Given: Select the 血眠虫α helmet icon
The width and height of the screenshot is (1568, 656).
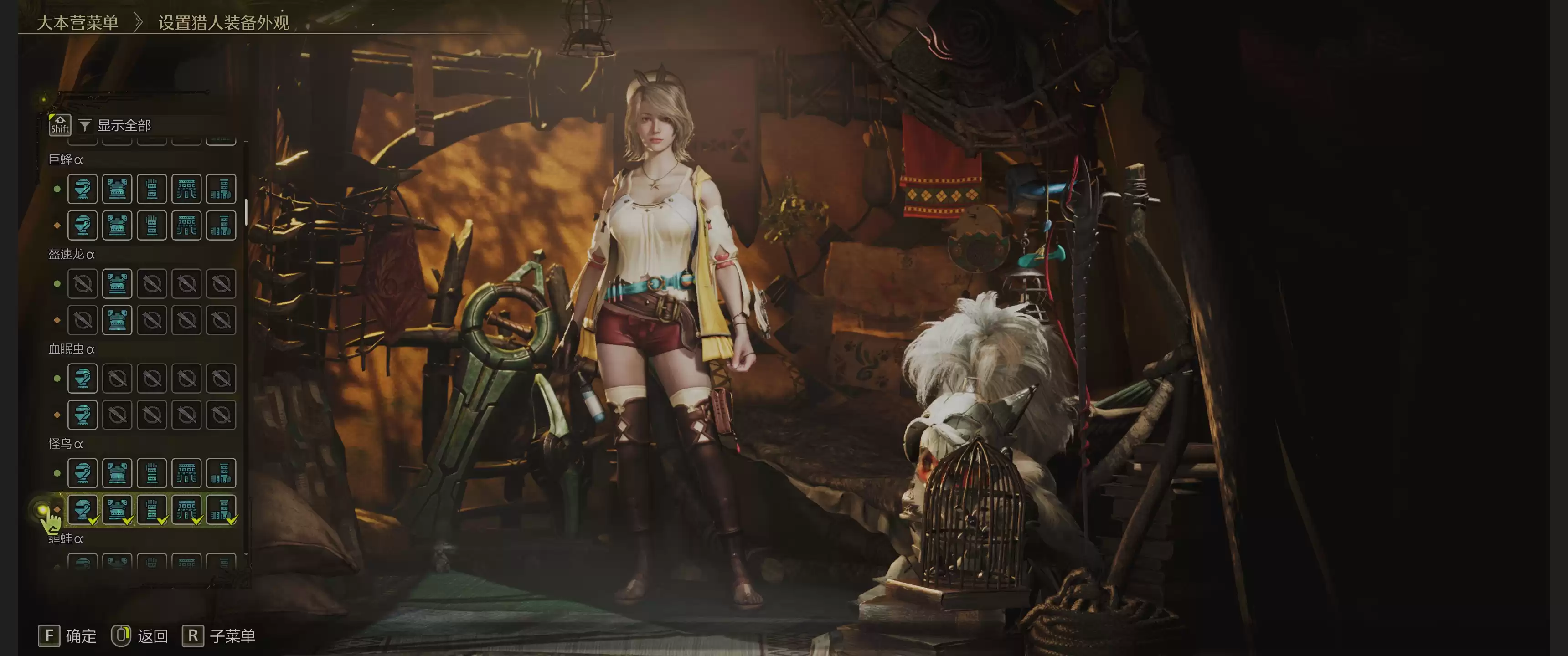Looking at the screenshot, I should point(82,378).
